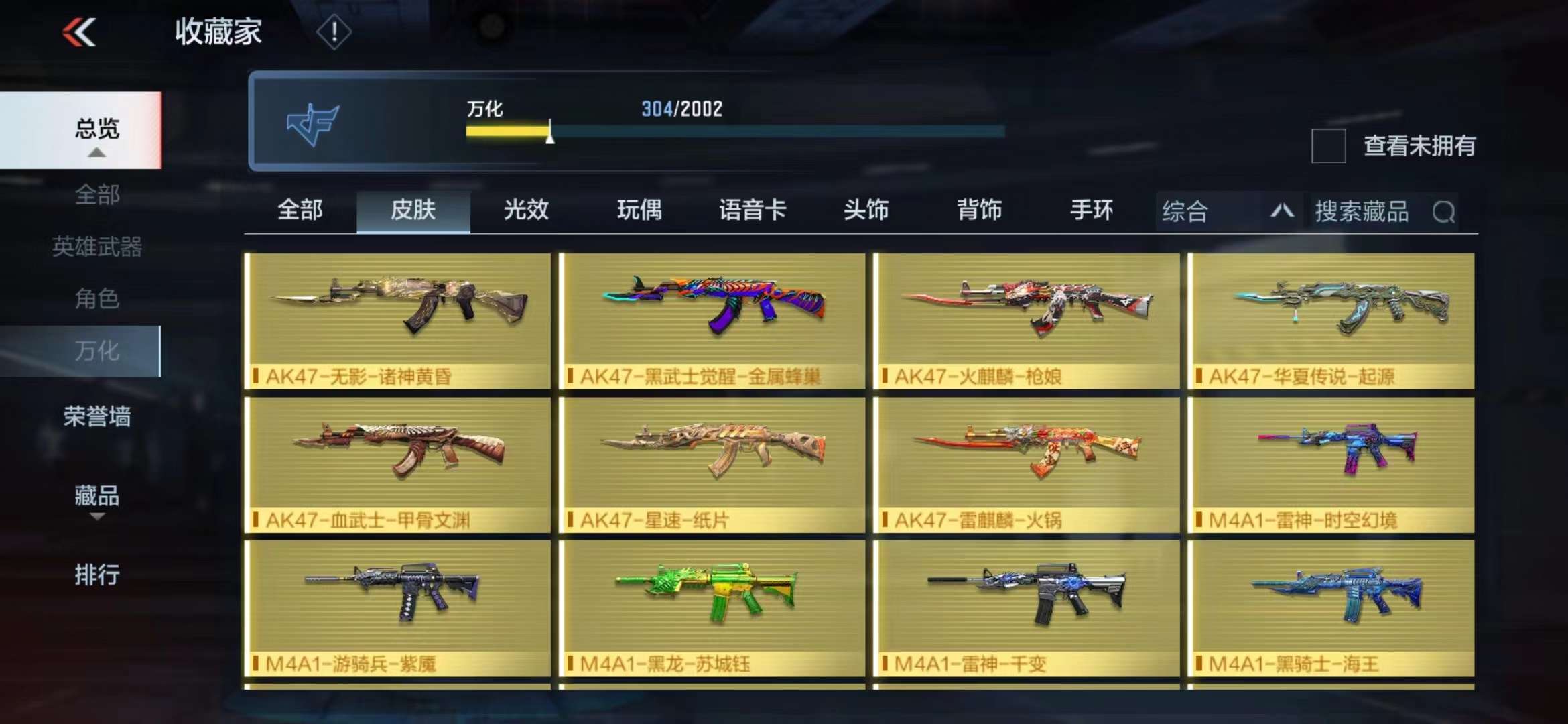Open the 荣誉墙 section
This screenshot has height=724, width=1568.
96,416
